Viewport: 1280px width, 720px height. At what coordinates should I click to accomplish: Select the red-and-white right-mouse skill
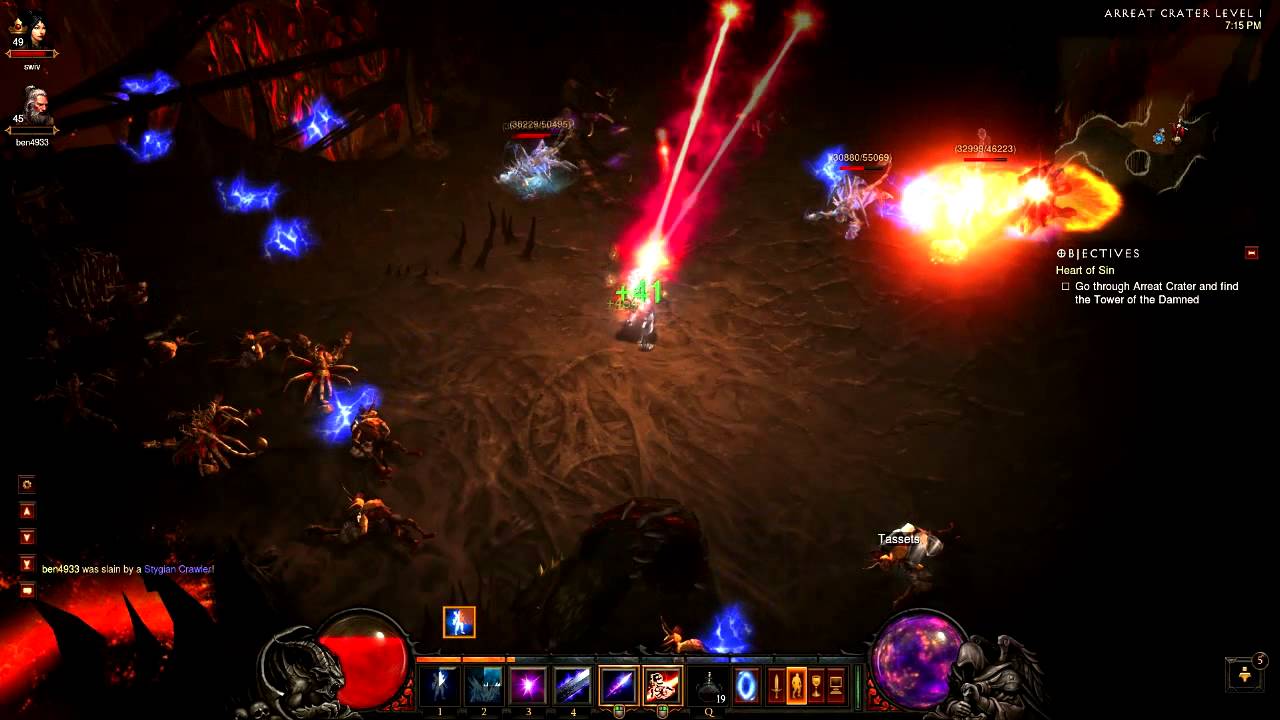coord(662,686)
